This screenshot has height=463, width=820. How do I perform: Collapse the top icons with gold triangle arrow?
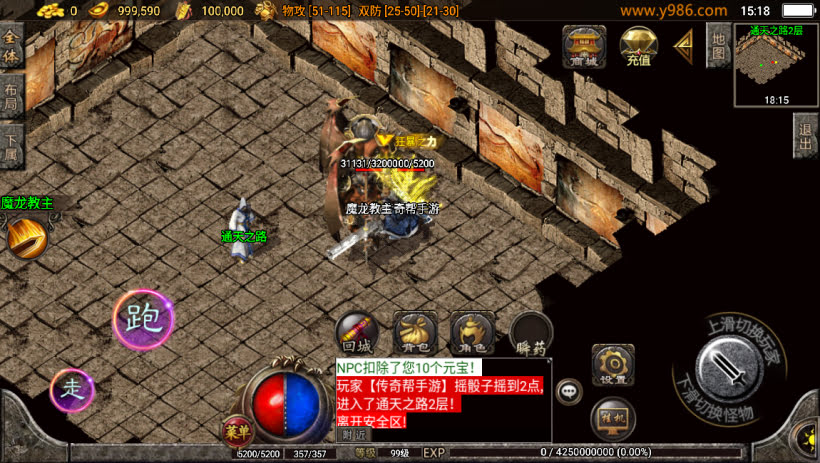pyautogui.click(x=685, y=44)
